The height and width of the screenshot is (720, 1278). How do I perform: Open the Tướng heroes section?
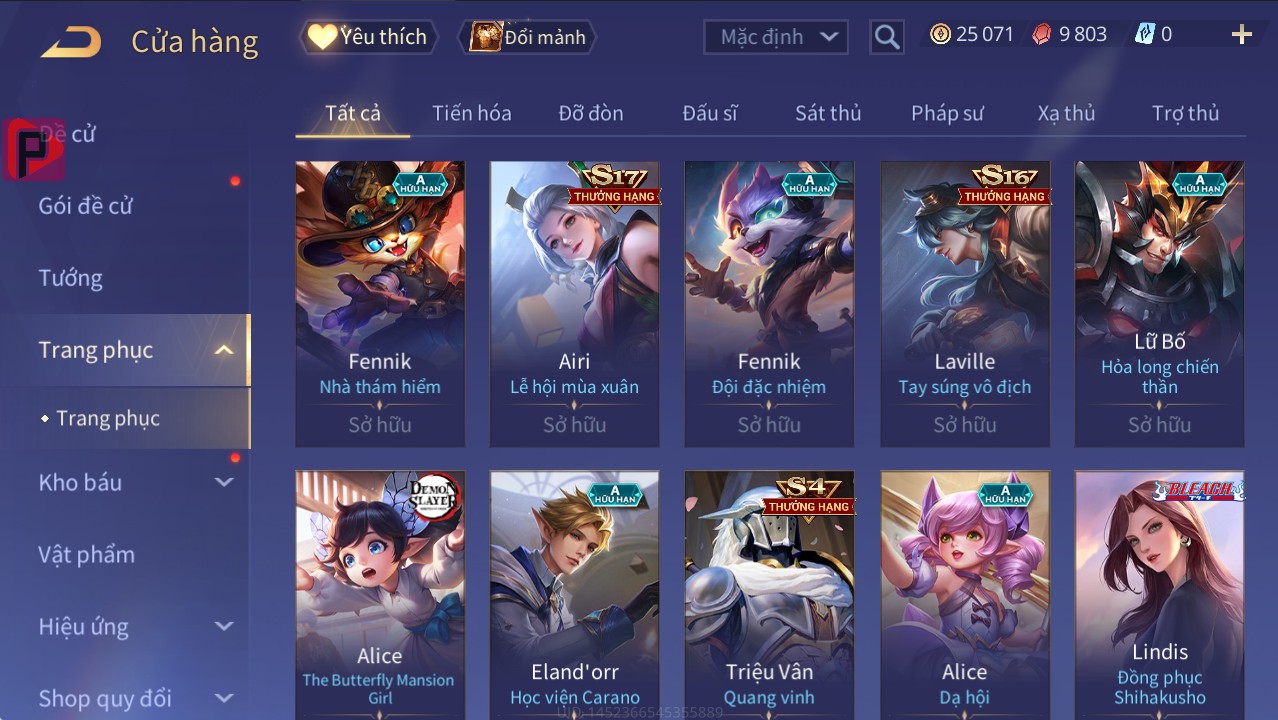(x=71, y=278)
